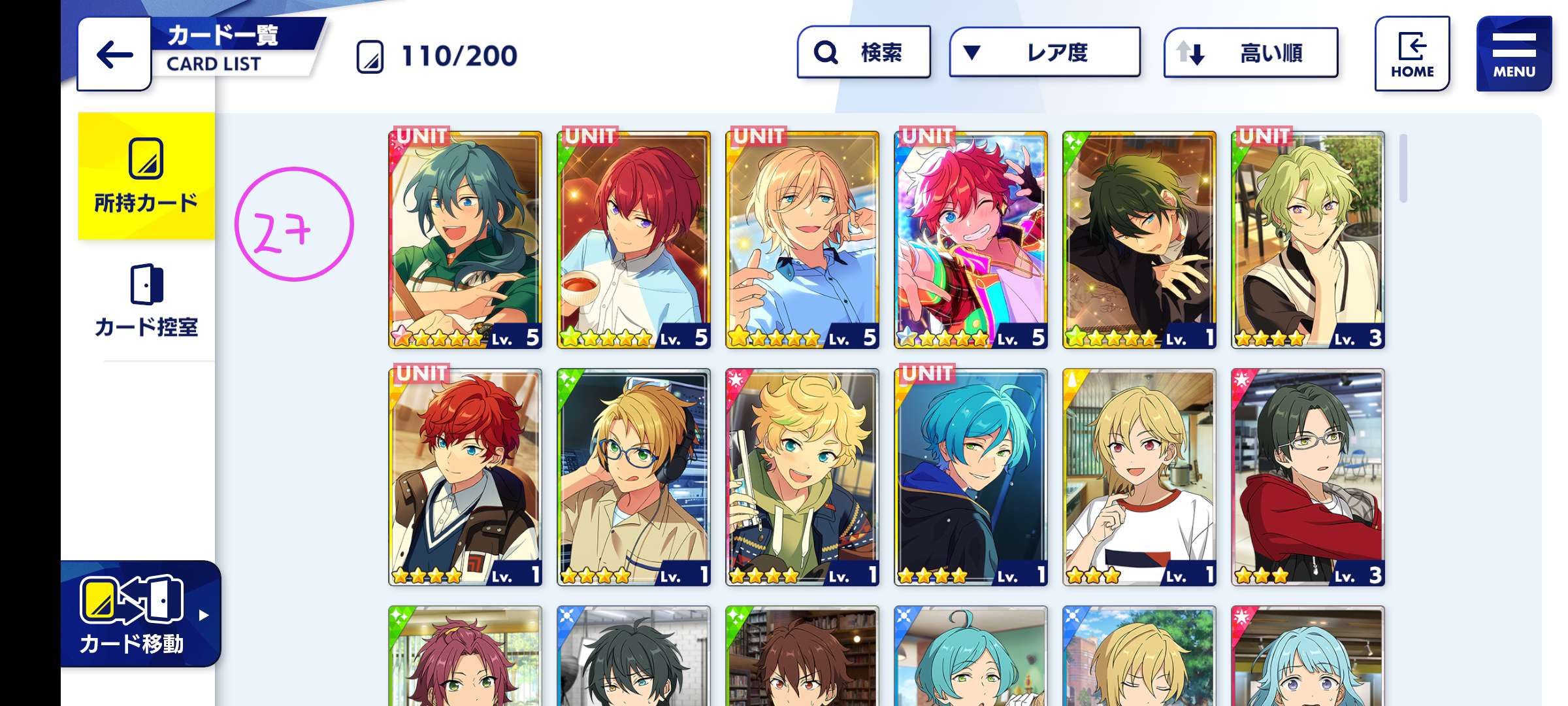
Task: Open the MENU button
Action: (1513, 54)
